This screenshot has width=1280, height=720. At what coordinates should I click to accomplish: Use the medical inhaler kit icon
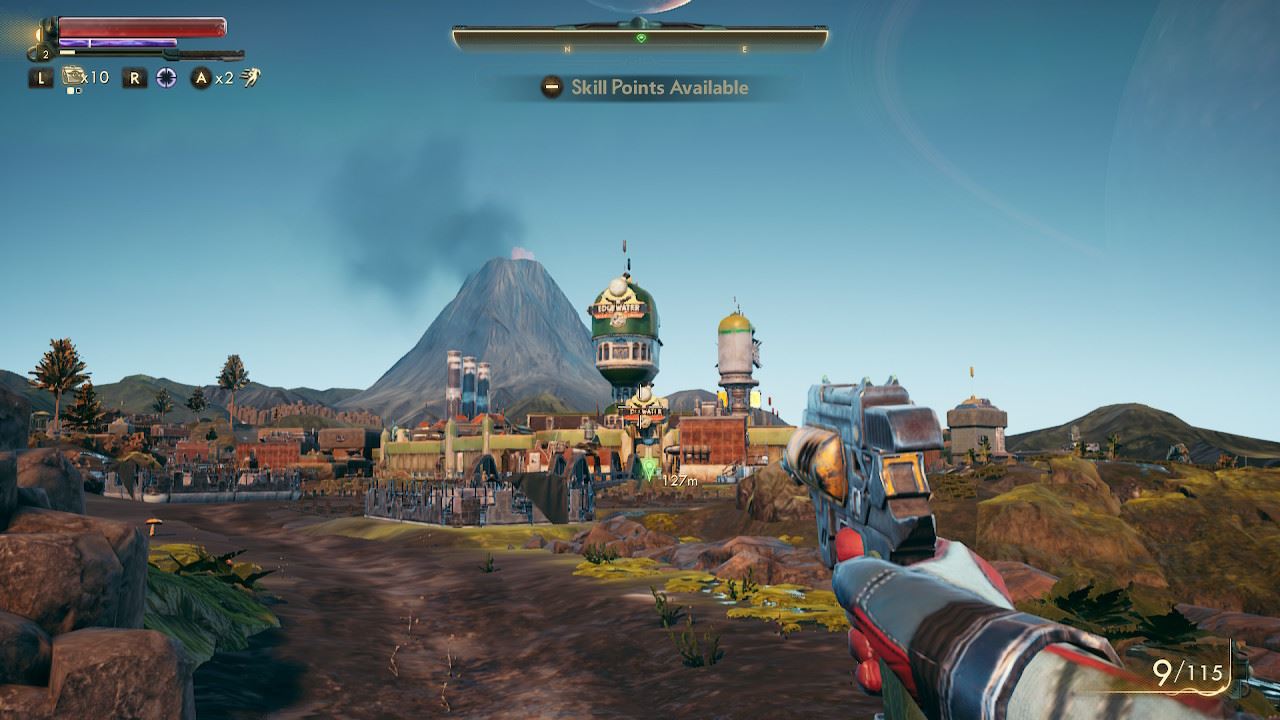tap(72, 76)
